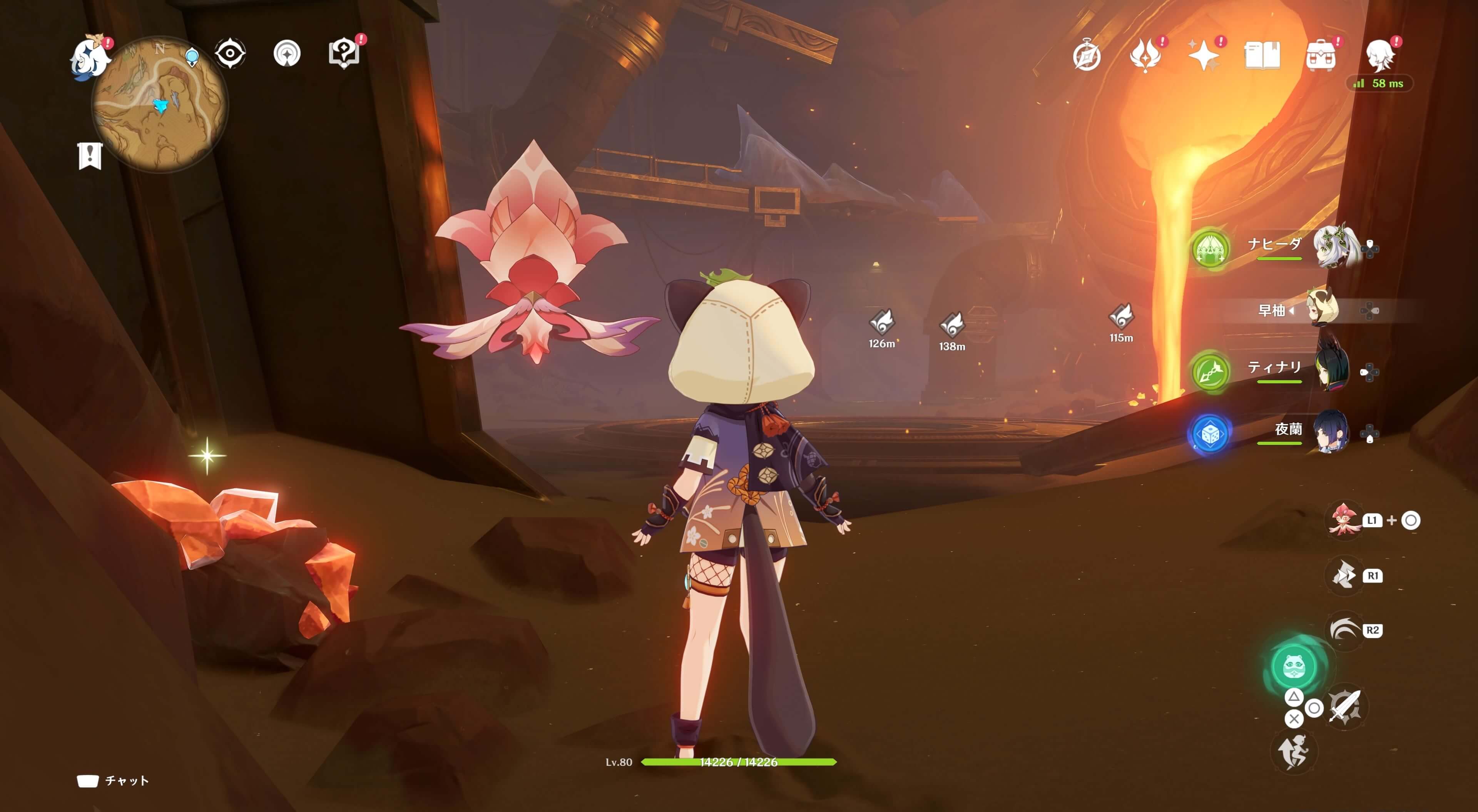Image resolution: width=1478 pixels, height=812 pixels.
Task: Click the sprint dash icon
Action: (1294, 752)
